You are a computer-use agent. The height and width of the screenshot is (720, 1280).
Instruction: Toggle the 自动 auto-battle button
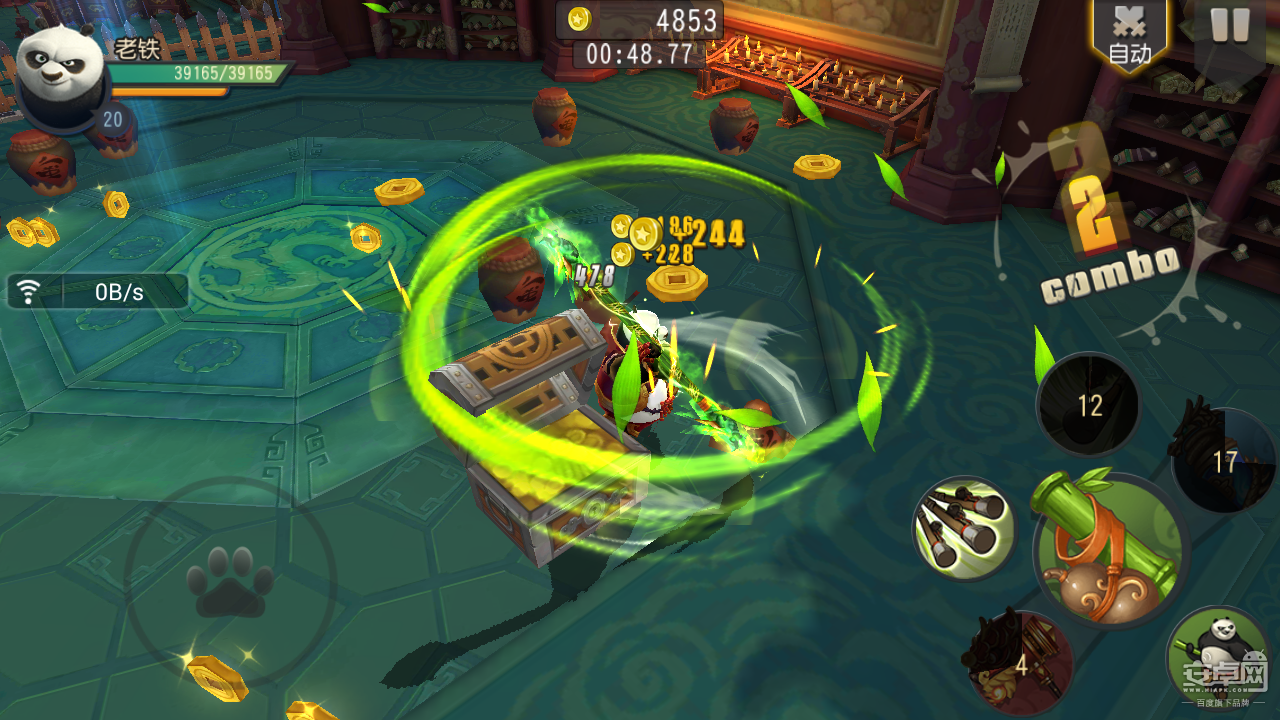point(1130,36)
